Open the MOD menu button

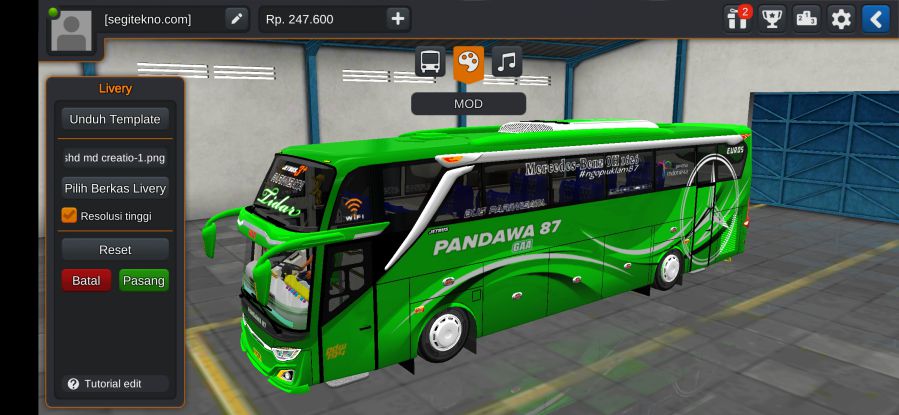[468, 103]
